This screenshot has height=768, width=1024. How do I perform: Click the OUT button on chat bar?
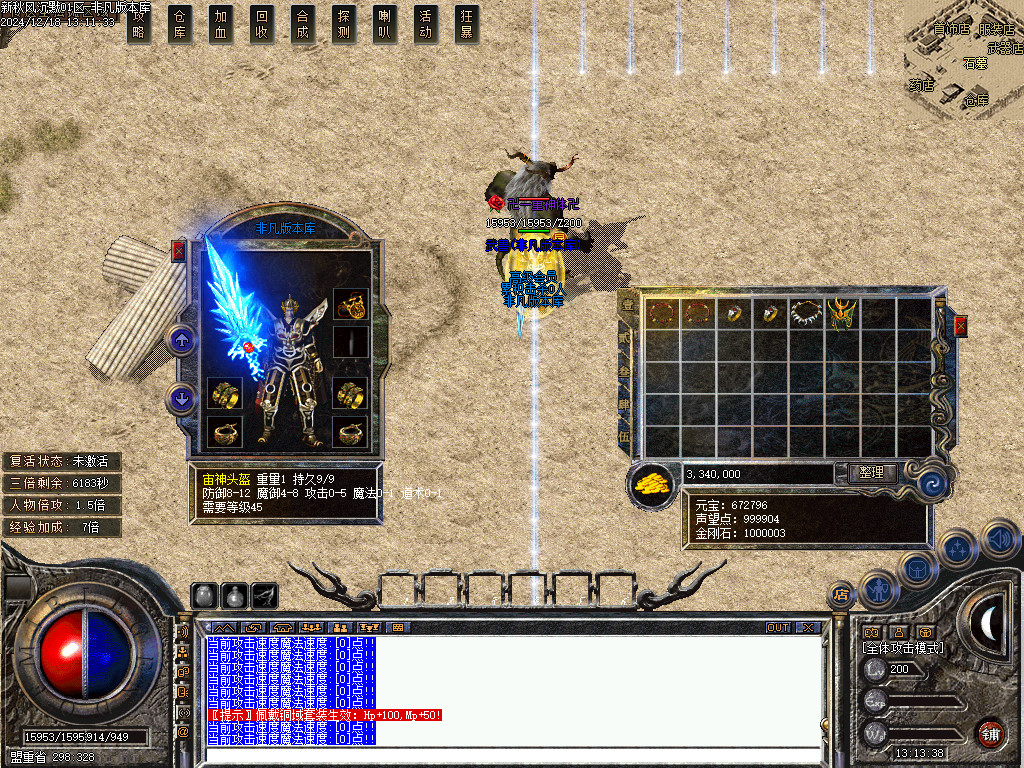777,627
